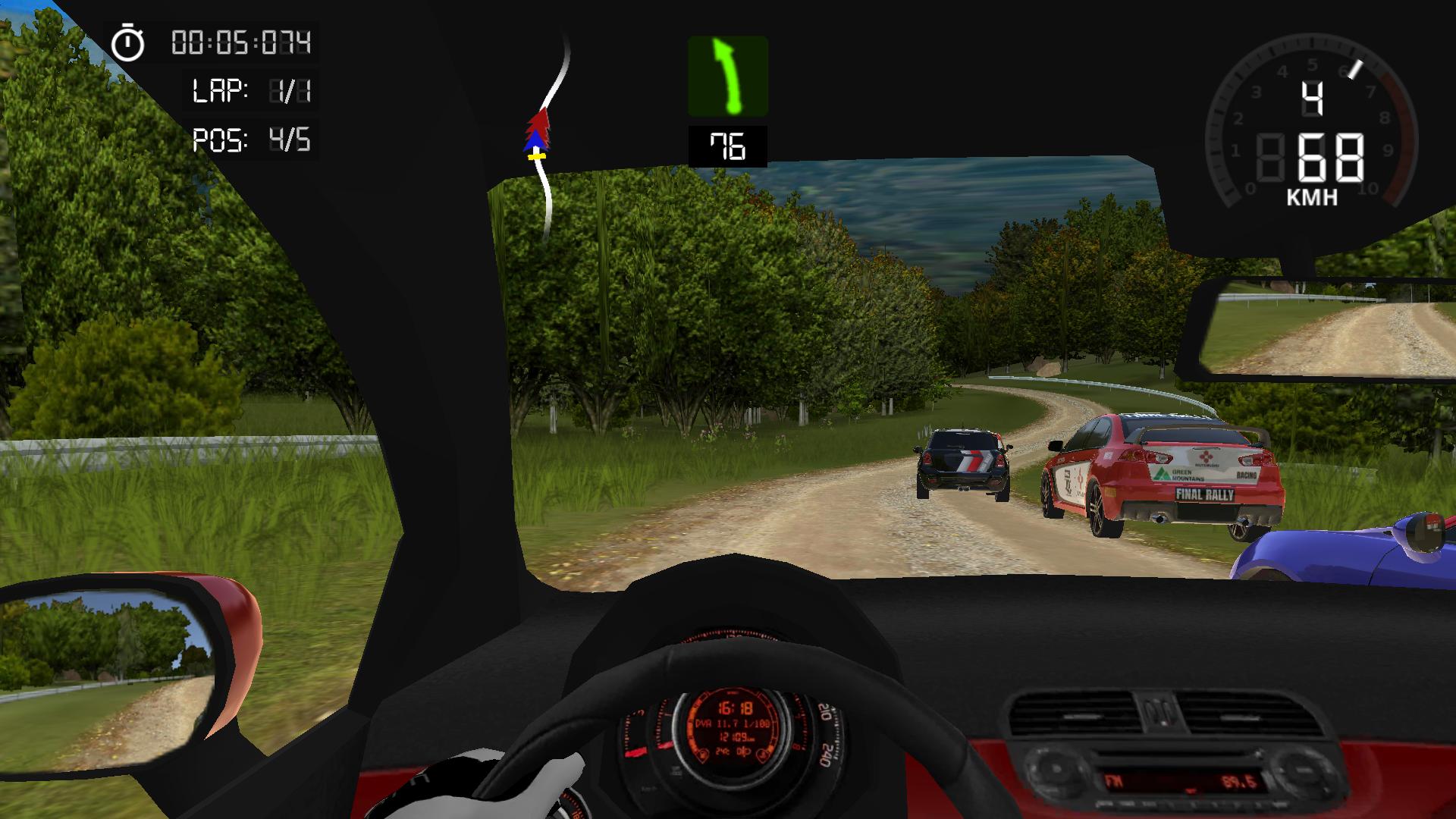
Task: Open the DVA fuel consumption readout
Action: pos(731,723)
